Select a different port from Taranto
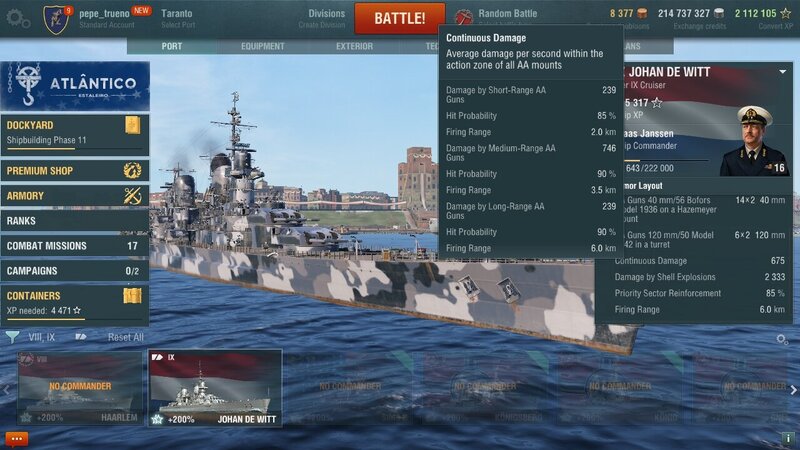This screenshot has width=800, height=450. point(178,18)
